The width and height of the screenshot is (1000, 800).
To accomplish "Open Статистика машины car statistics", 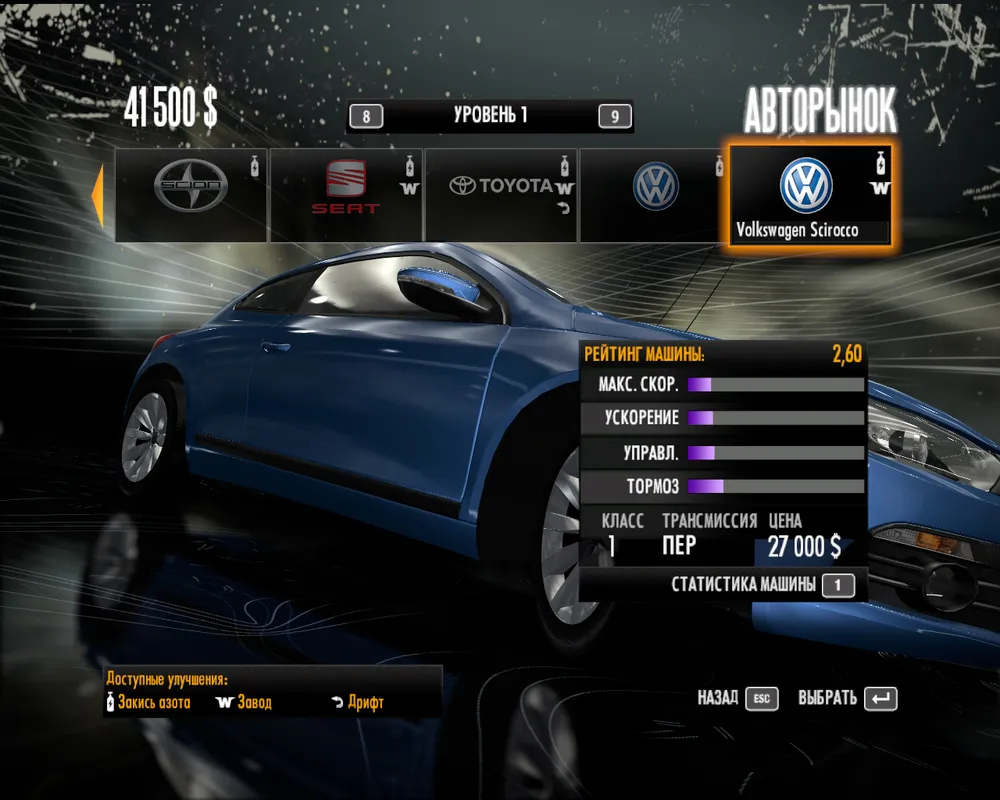I will [762, 585].
